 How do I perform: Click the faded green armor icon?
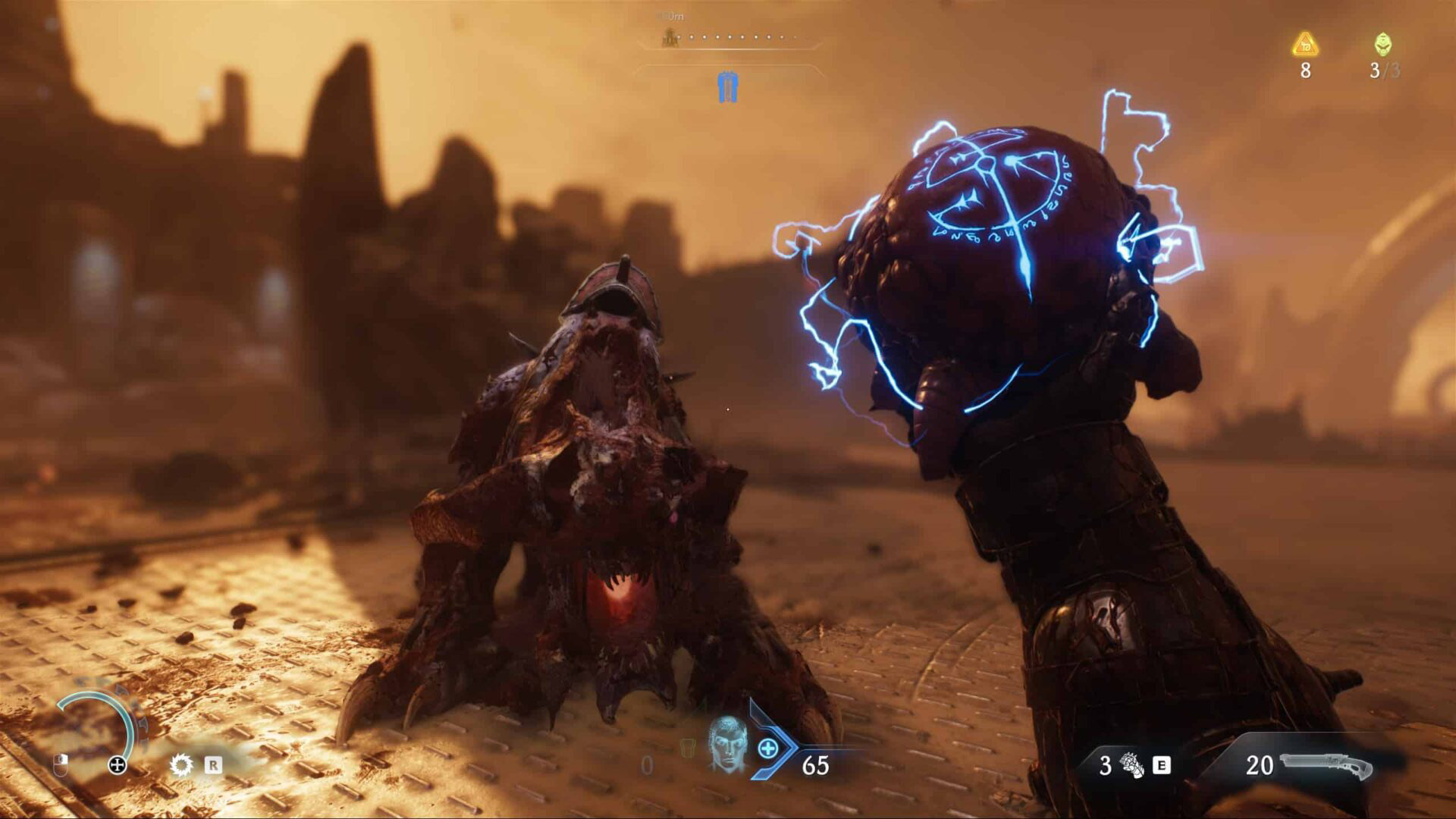click(687, 748)
